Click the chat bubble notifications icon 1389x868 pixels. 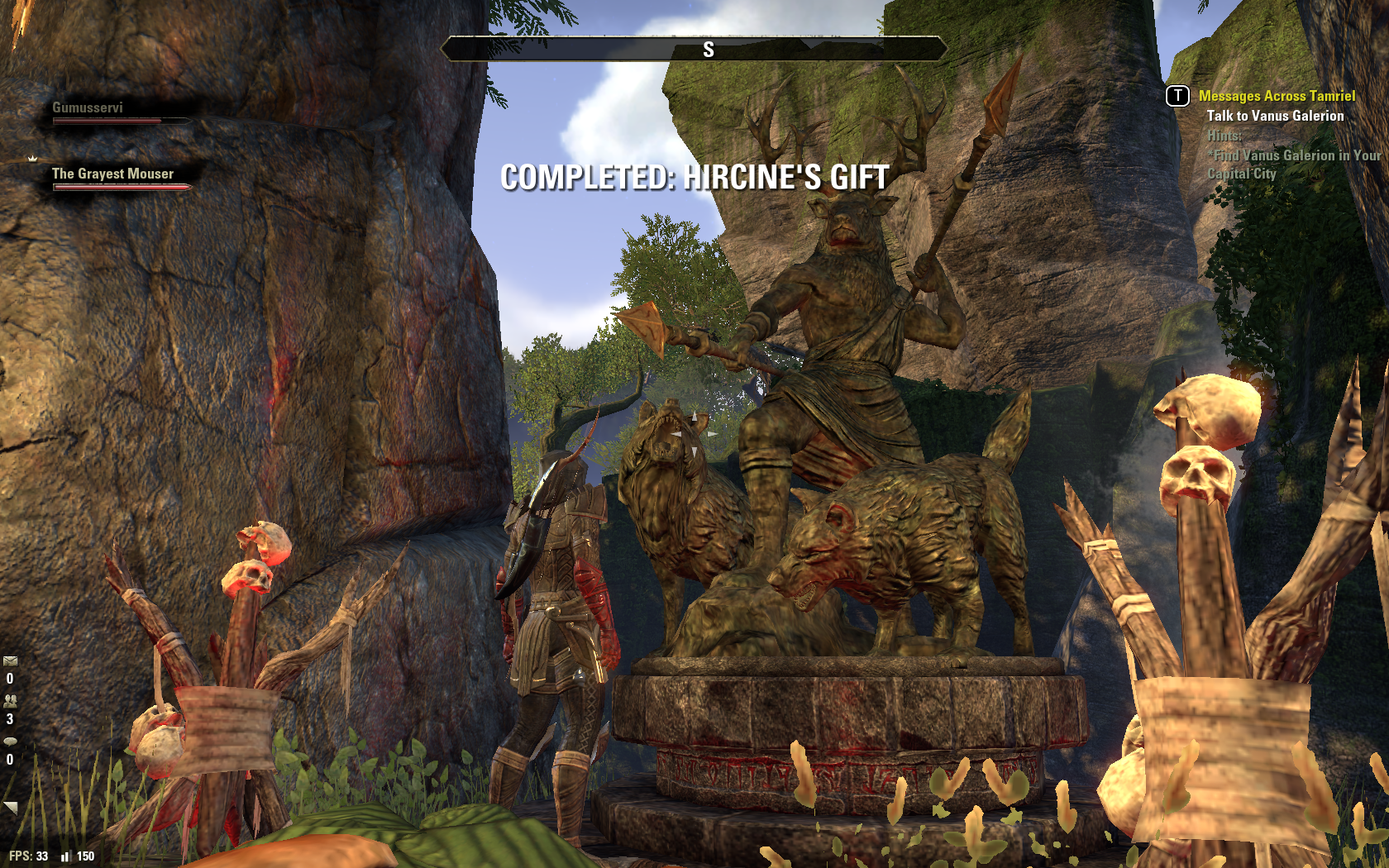click(x=10, y=742)
